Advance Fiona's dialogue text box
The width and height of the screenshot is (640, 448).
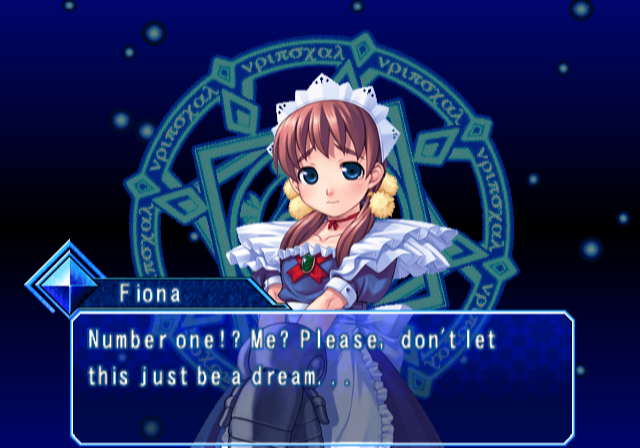(322, 377)
